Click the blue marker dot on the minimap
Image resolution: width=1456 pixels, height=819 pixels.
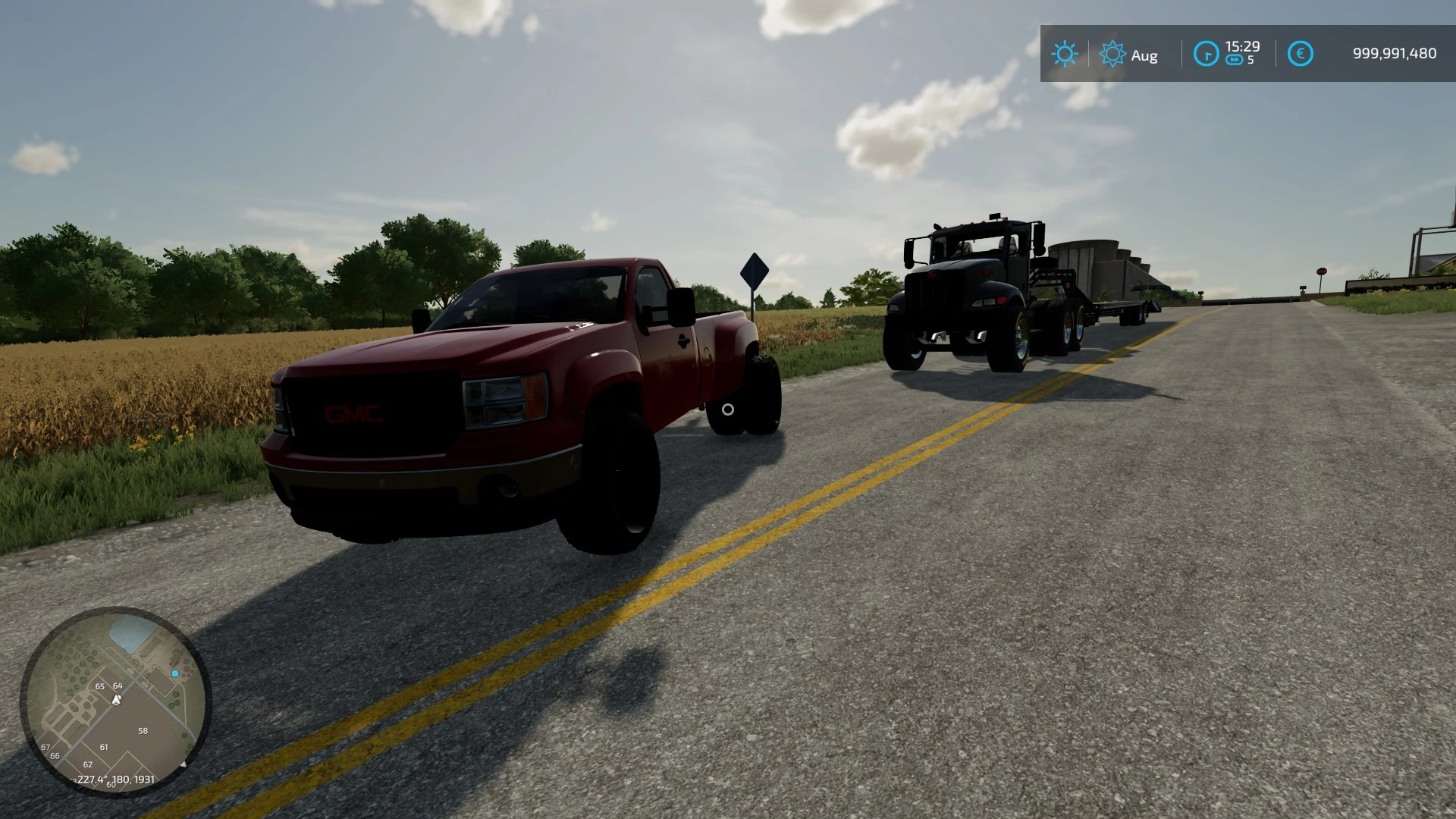[x=175, y=673]
